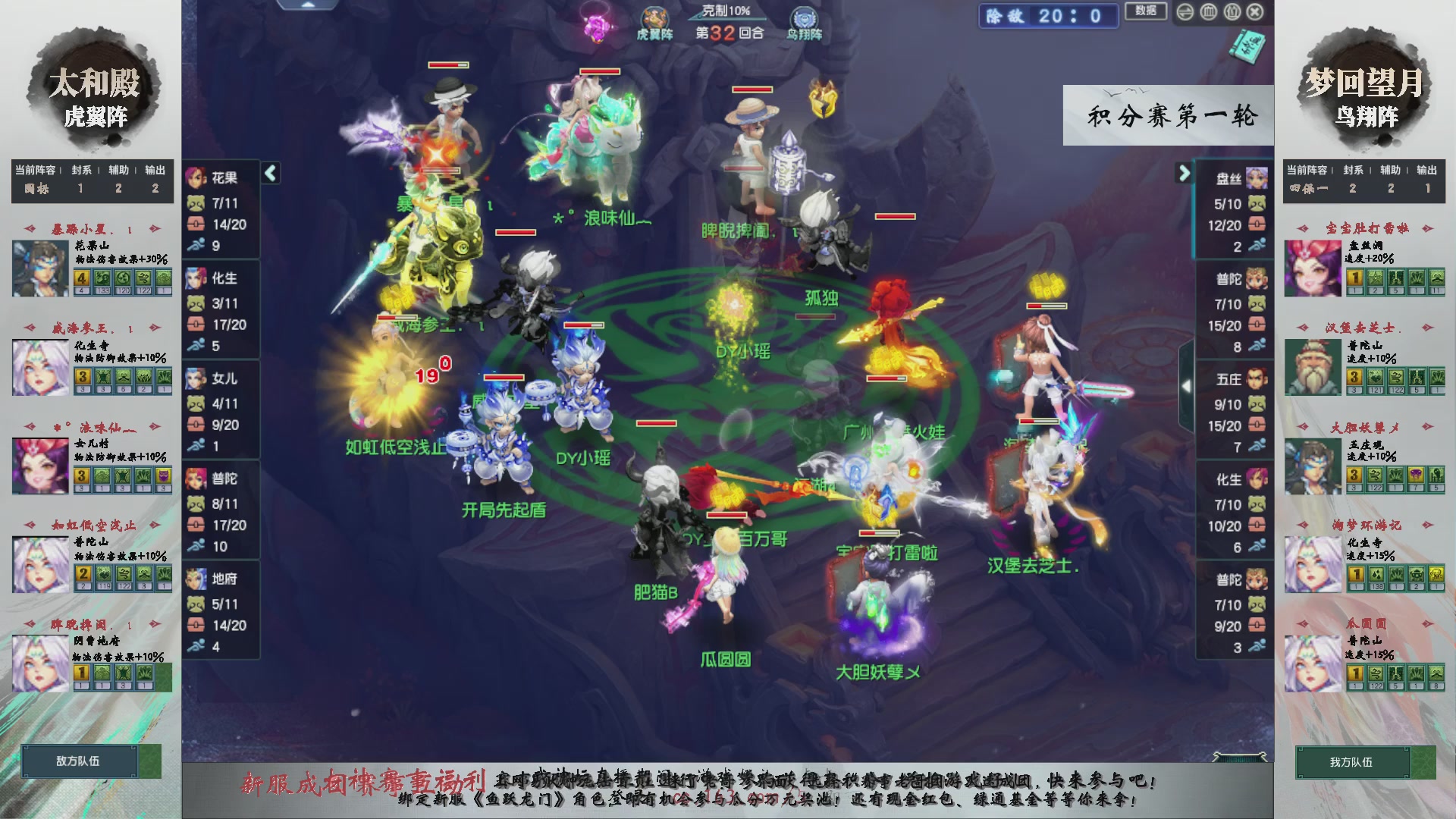This screenshot has height=819, width=1456.
Task: Toggle off the battle UI with the X icon
Action: 1256,12
